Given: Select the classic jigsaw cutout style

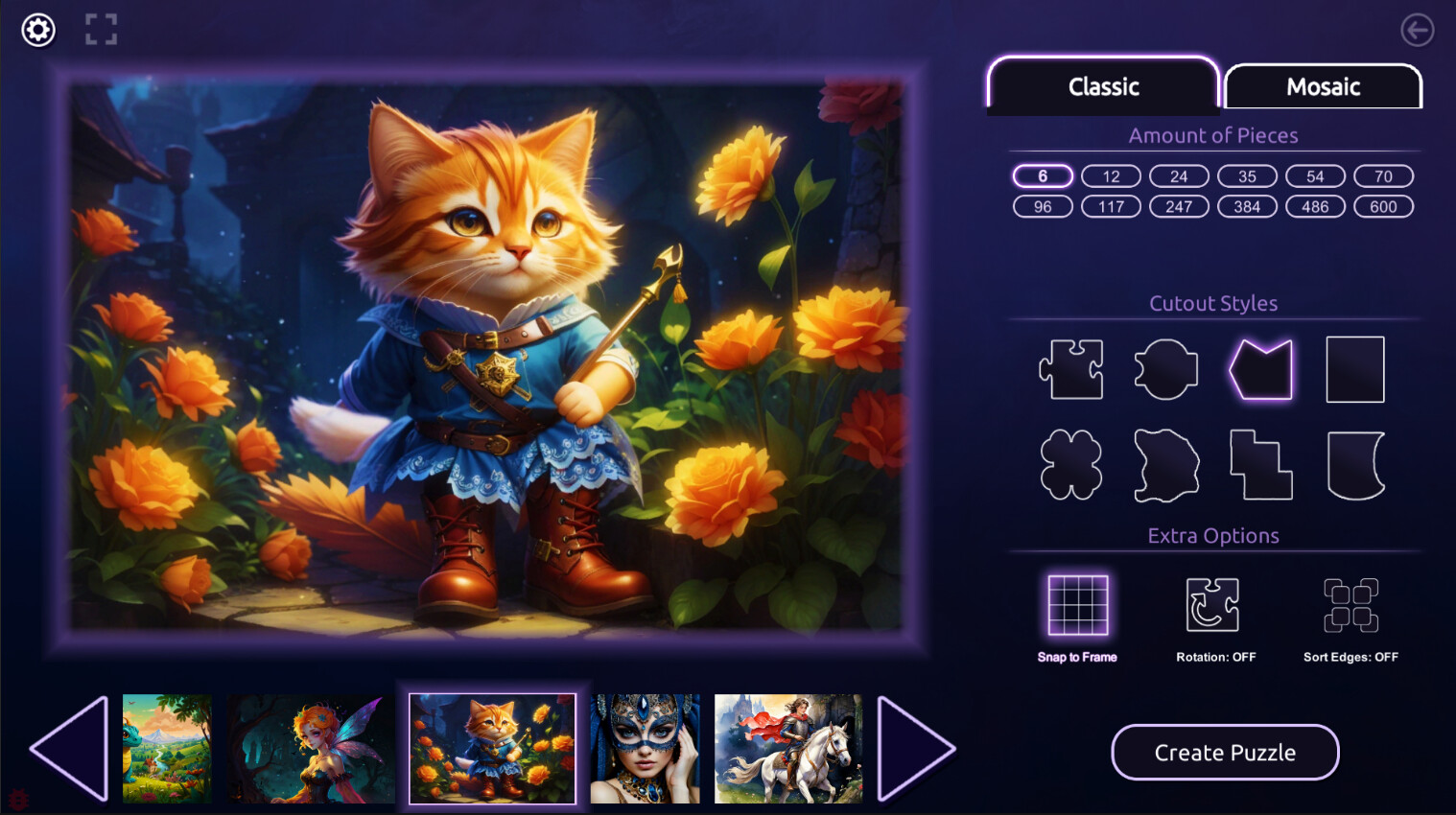Looking at the screenshot, I should pyautogui.click(x=1070, y=369).
